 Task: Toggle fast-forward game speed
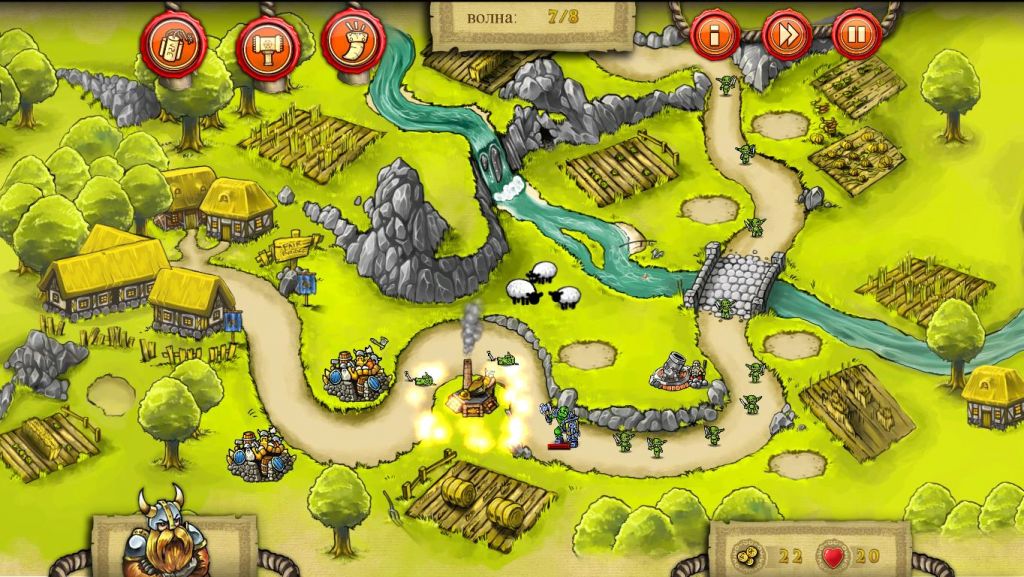786,35
